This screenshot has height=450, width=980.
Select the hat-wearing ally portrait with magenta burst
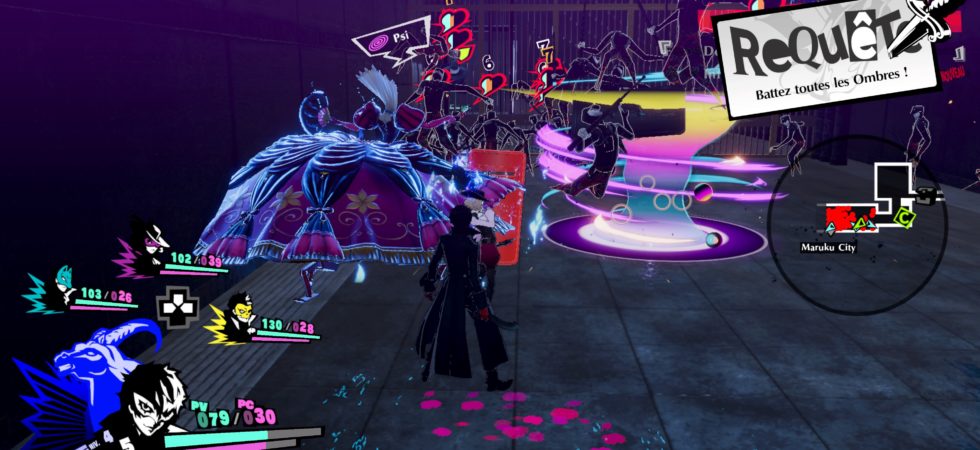pos(149,246)
